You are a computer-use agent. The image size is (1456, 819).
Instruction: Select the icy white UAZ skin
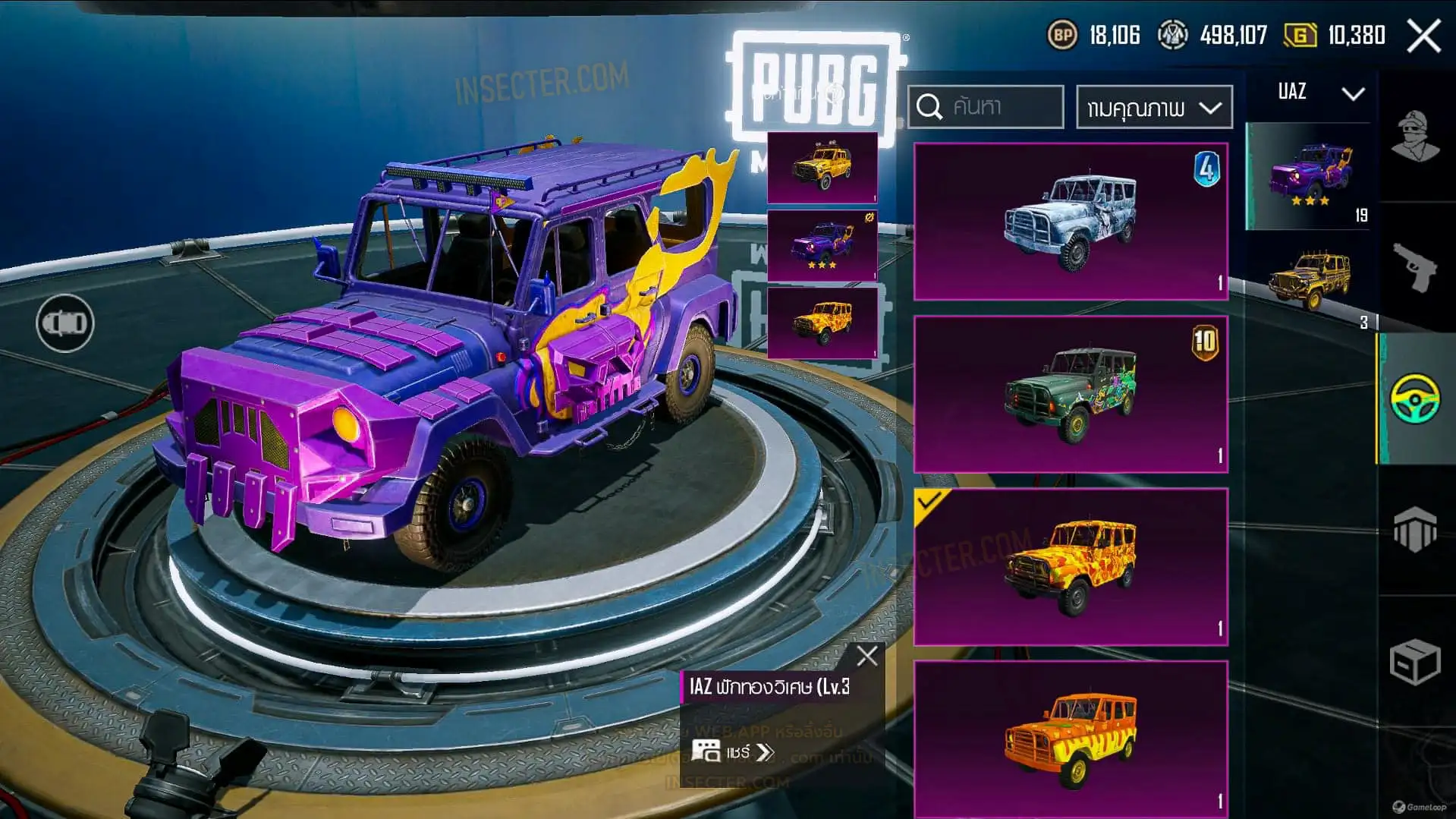(1070, 222)
